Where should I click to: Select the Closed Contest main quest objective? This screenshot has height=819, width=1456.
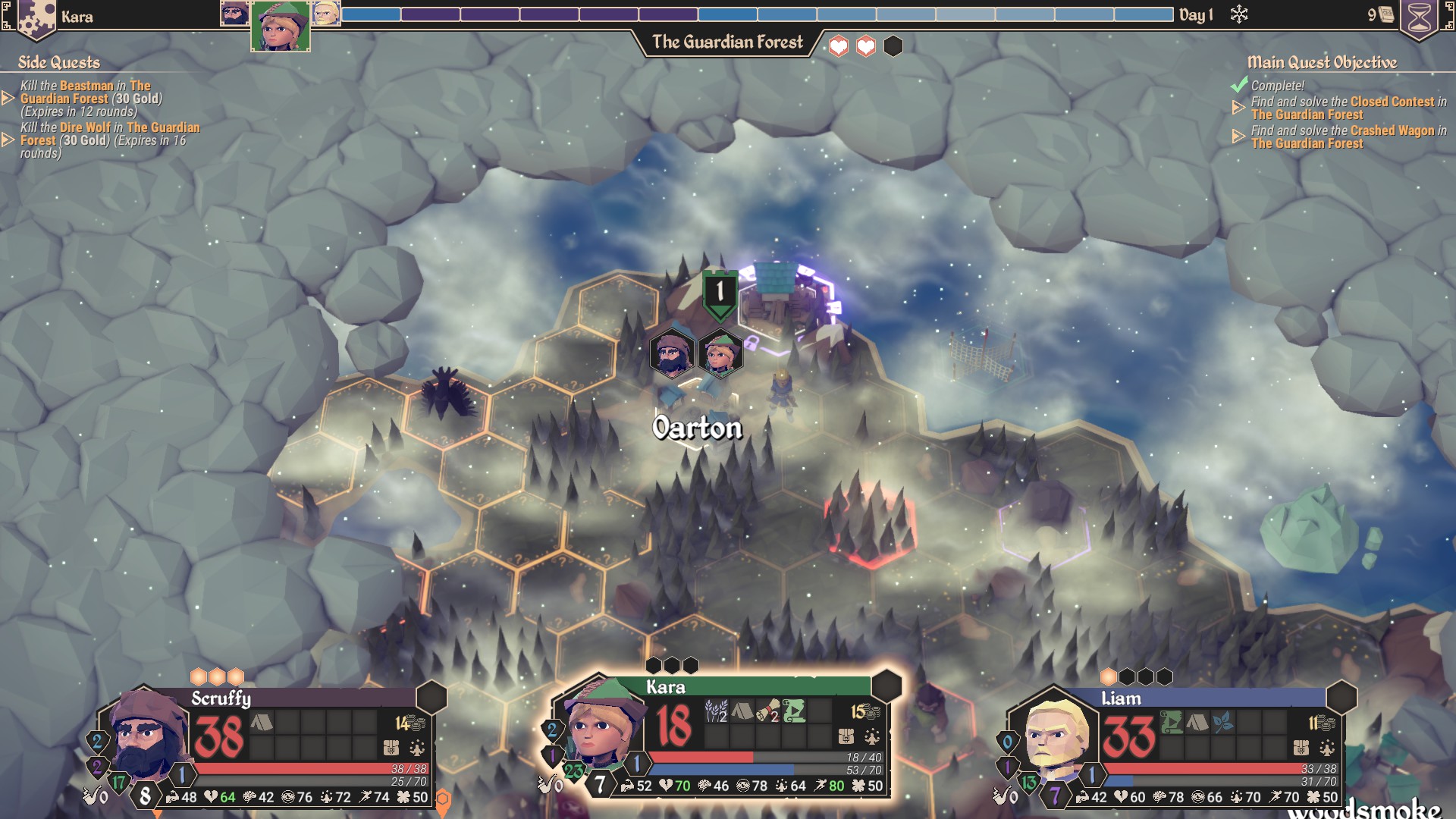[x=1347, y=108]
